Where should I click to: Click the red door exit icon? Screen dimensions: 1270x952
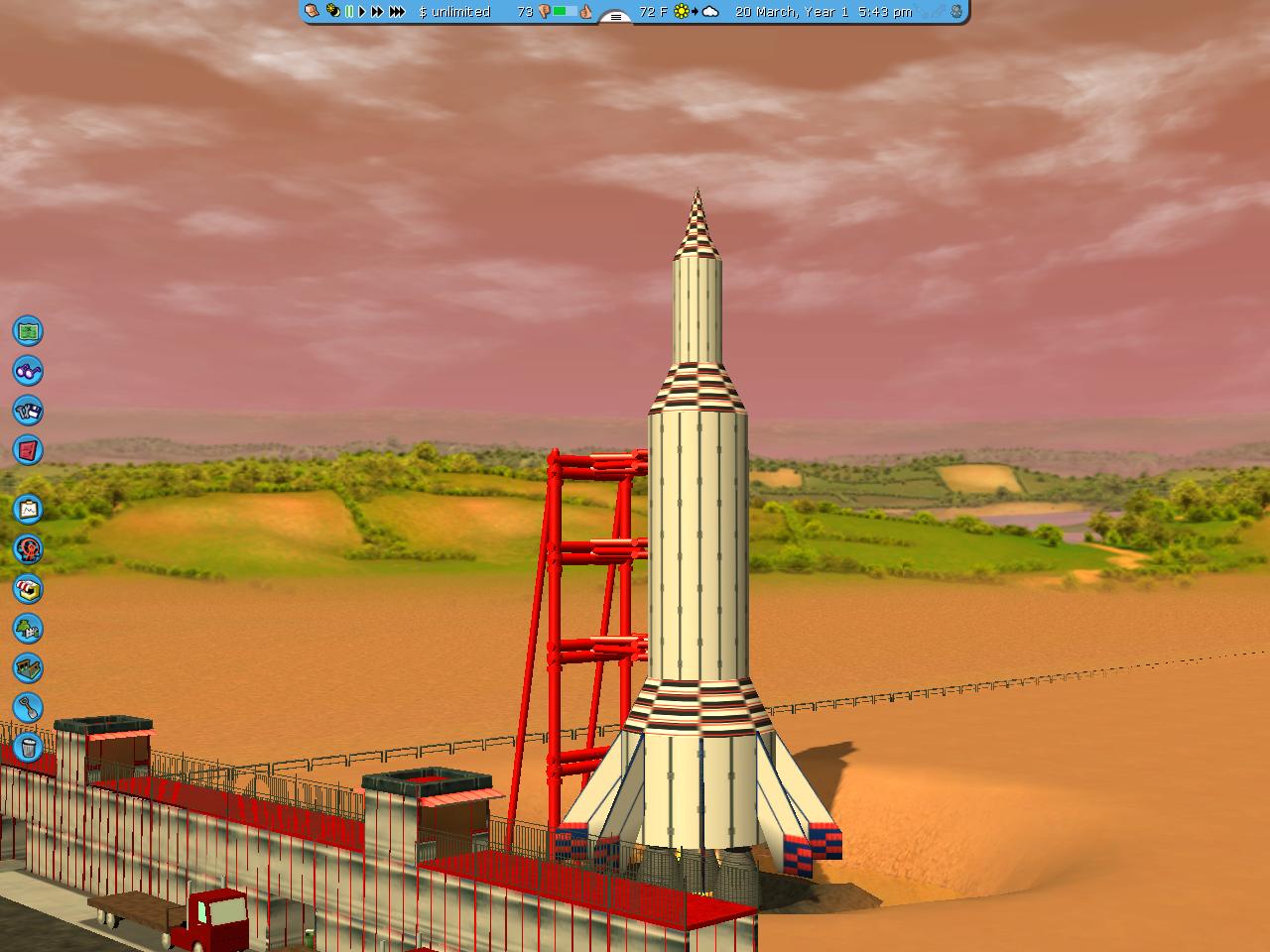28,450
